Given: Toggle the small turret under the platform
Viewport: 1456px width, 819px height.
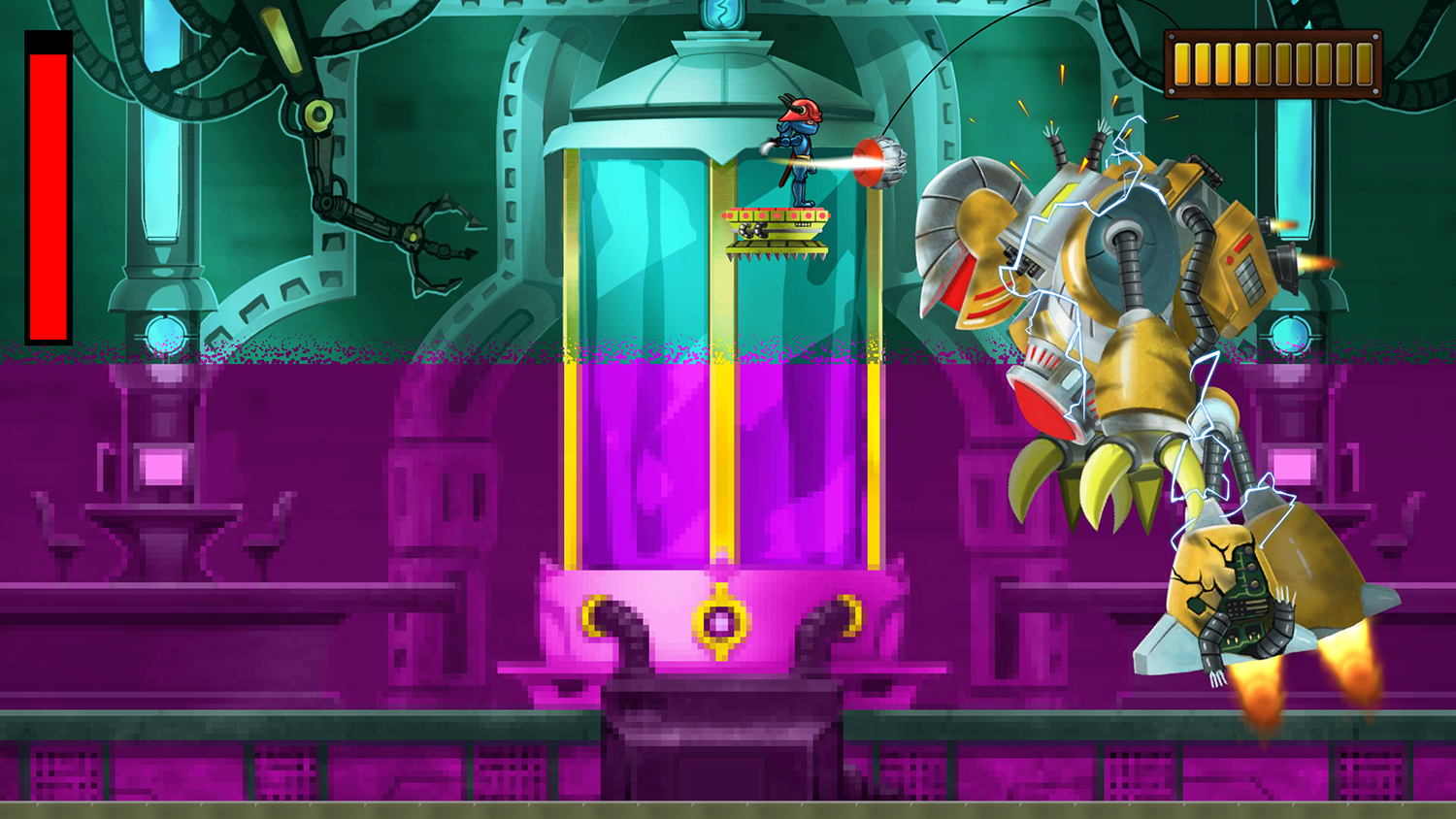Looking at the screenshot, I should tap(755, 228).
